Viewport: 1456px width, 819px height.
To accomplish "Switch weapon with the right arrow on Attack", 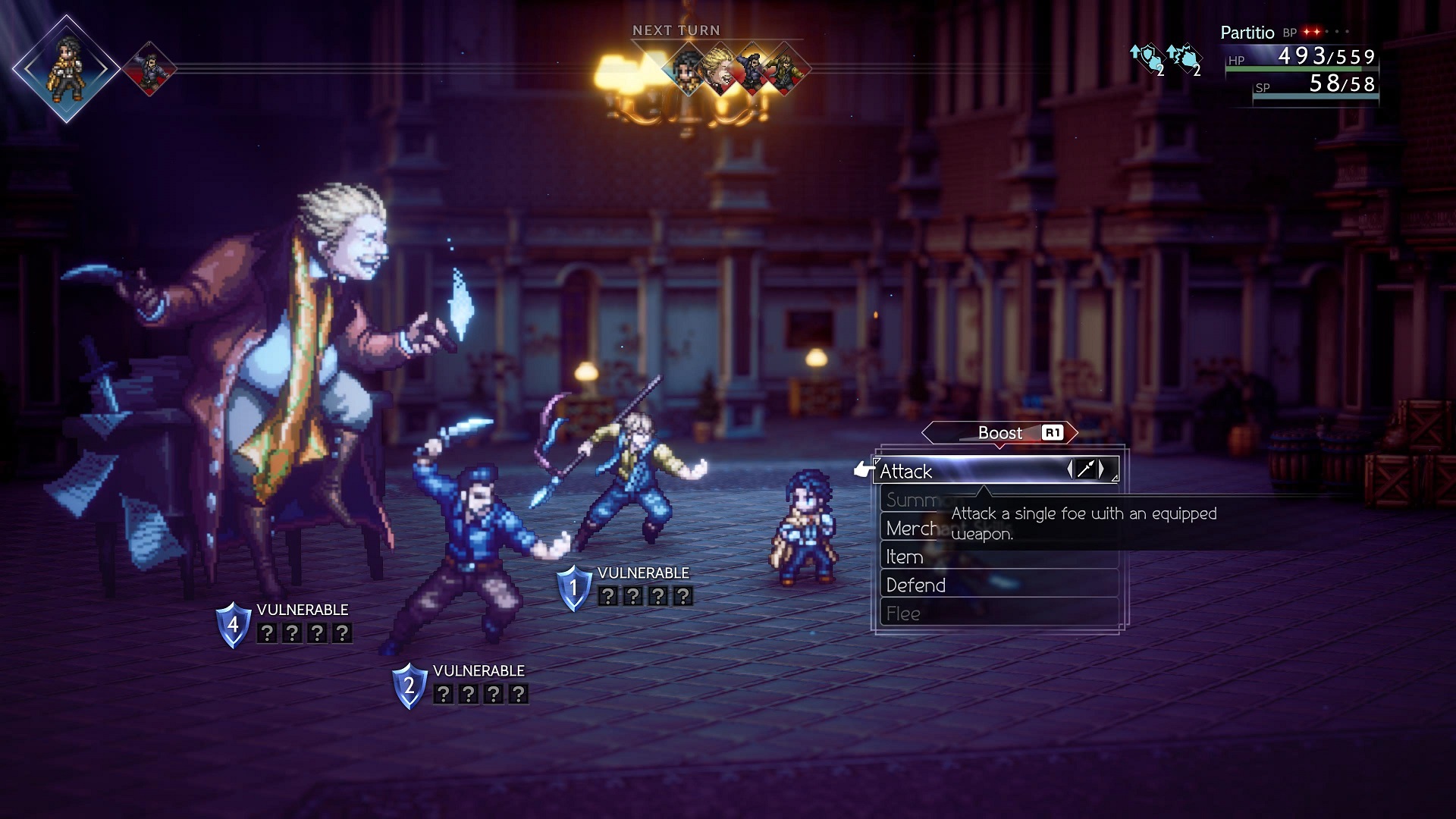I will click(1102, 469).
